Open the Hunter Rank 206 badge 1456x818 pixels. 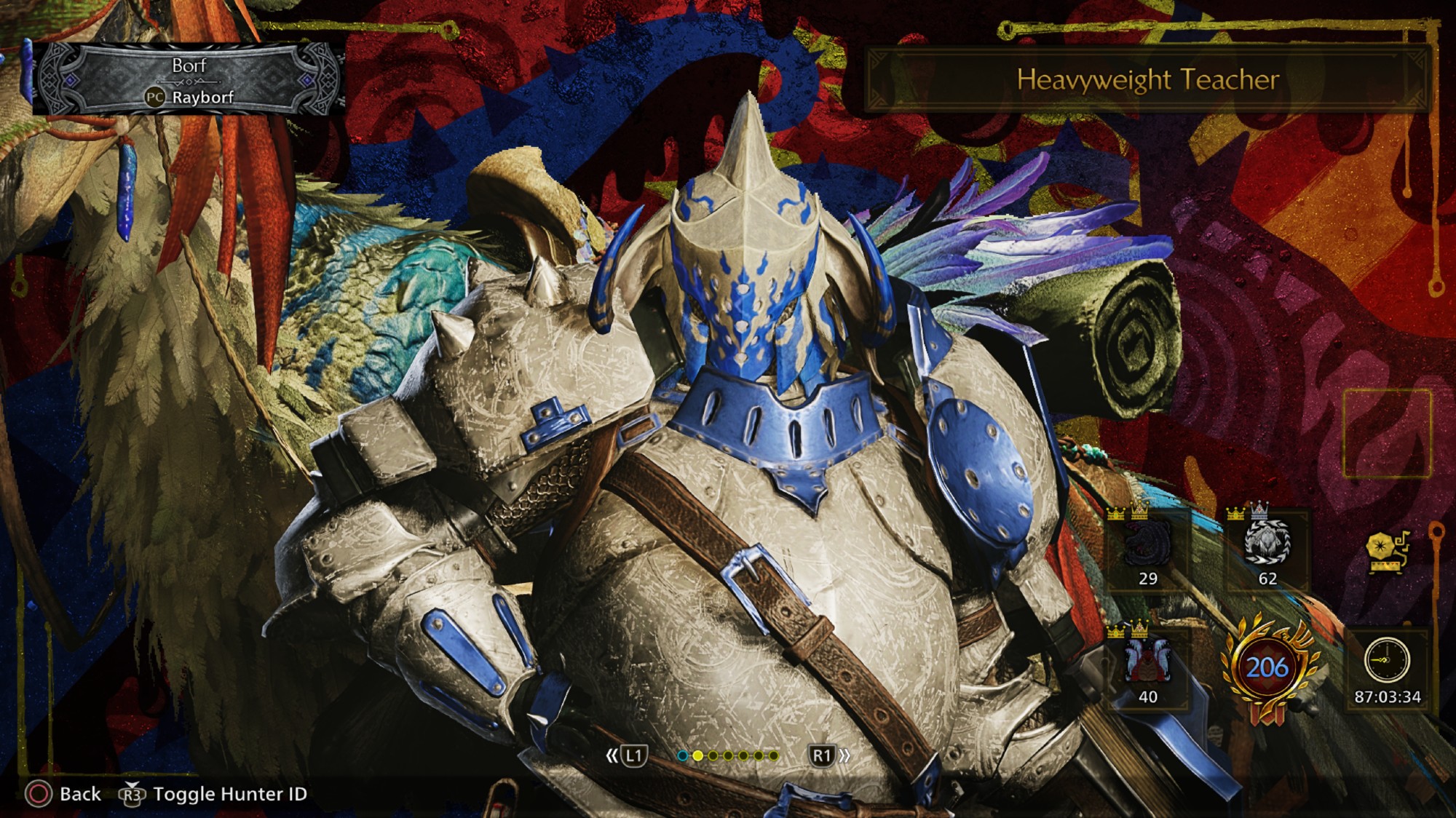(1267, 668)
